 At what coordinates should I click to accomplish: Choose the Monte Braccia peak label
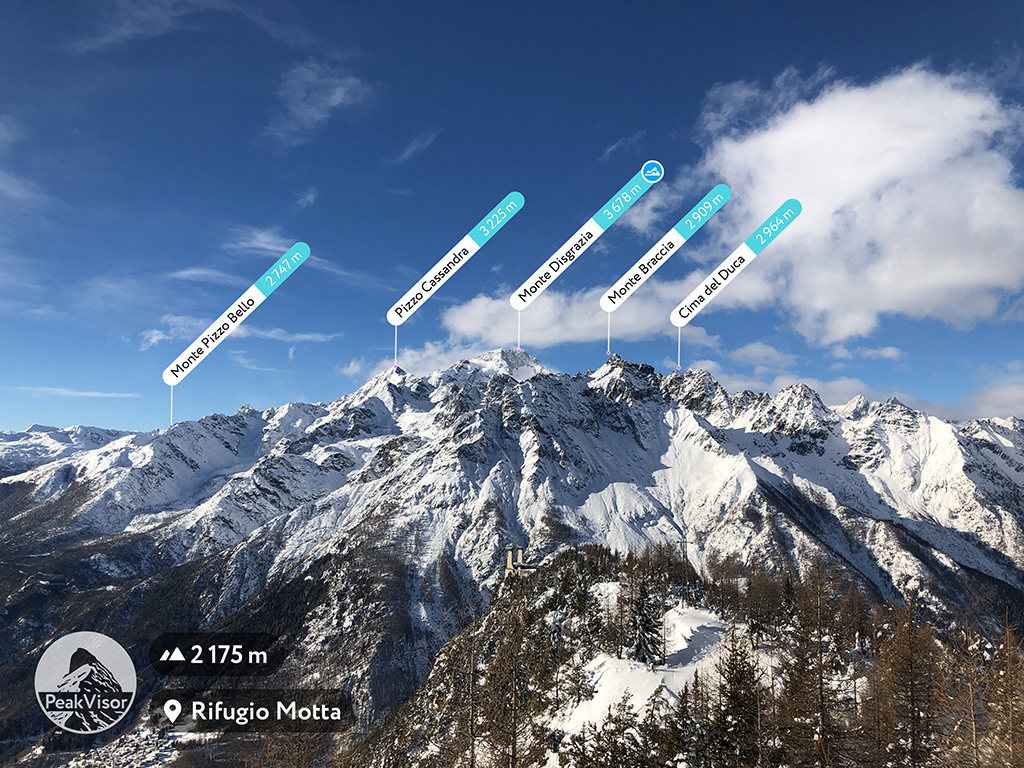point(665,247)
